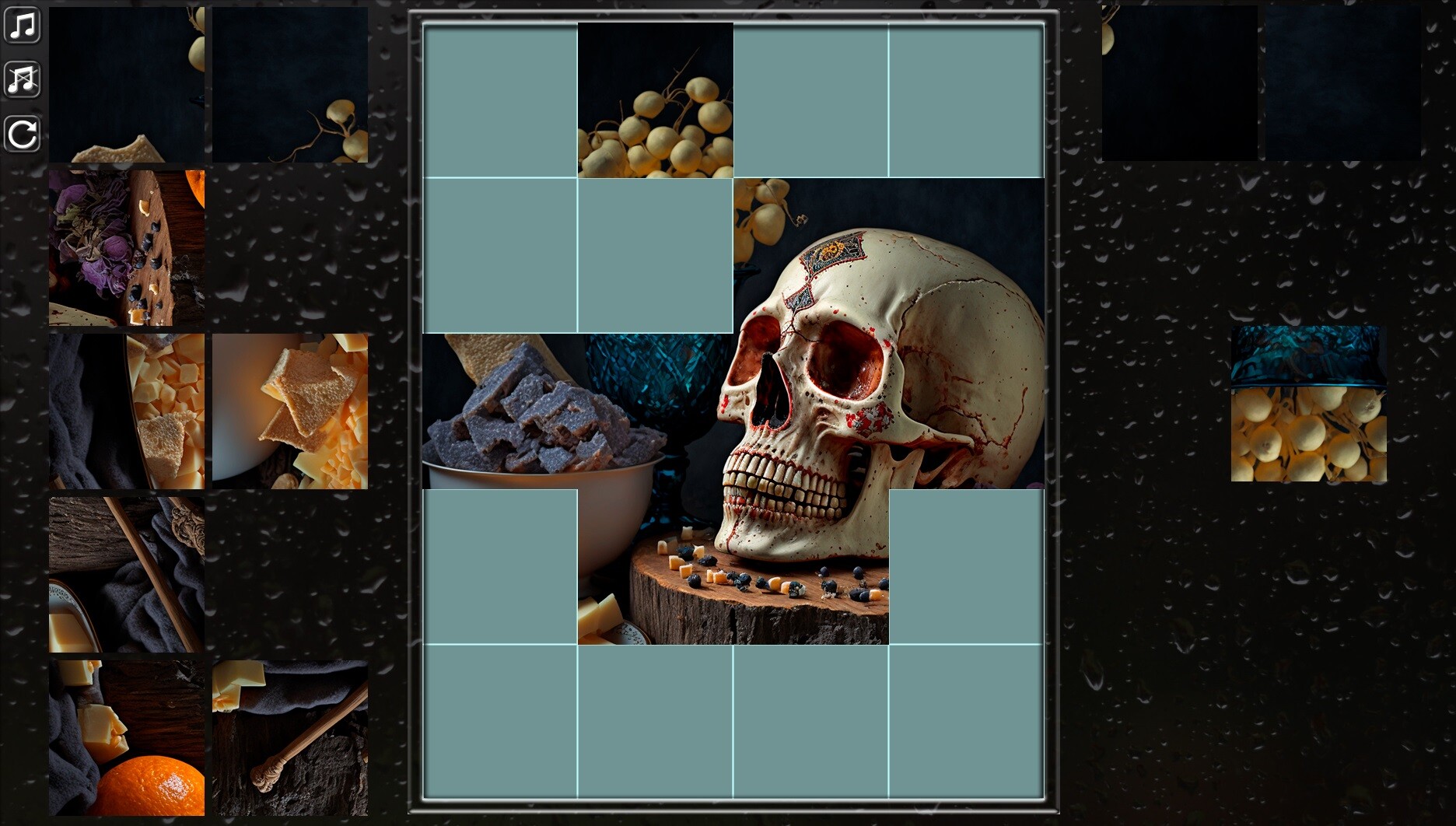Screen dimensions: 1456x826
Task: Select the cheese chunks puzzle piece
Action: point(127,412)
